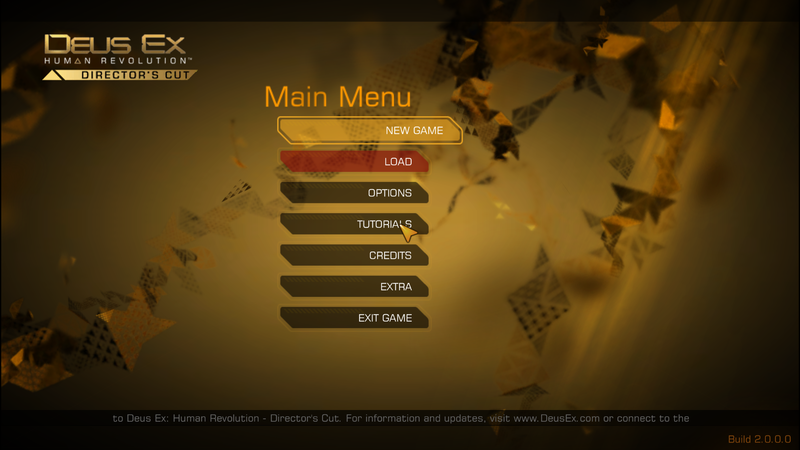
Task: Choose the Extra menu item
Action: (355, 287)
